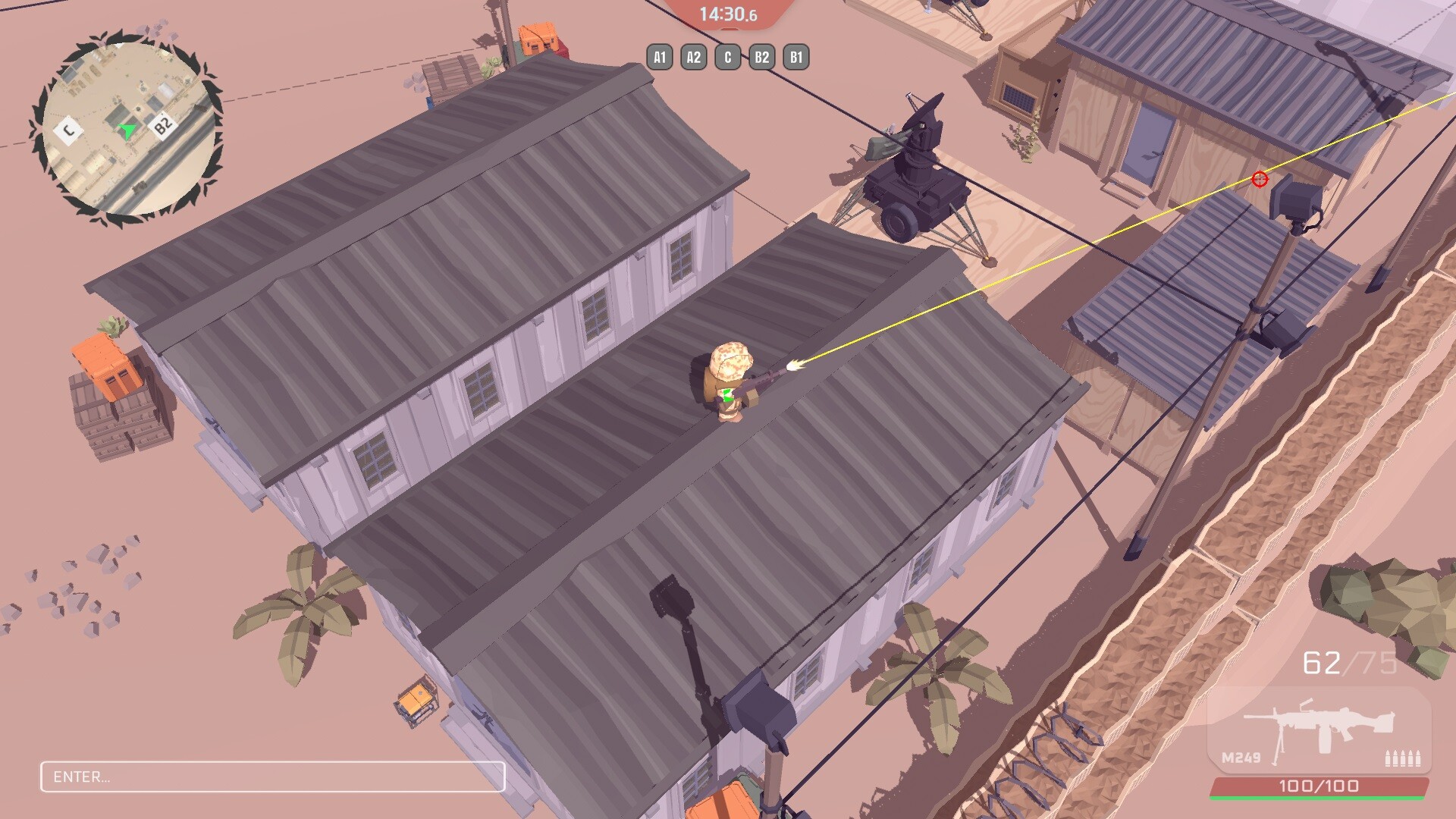Click the C label on the minimap

(x=67, y=130)
